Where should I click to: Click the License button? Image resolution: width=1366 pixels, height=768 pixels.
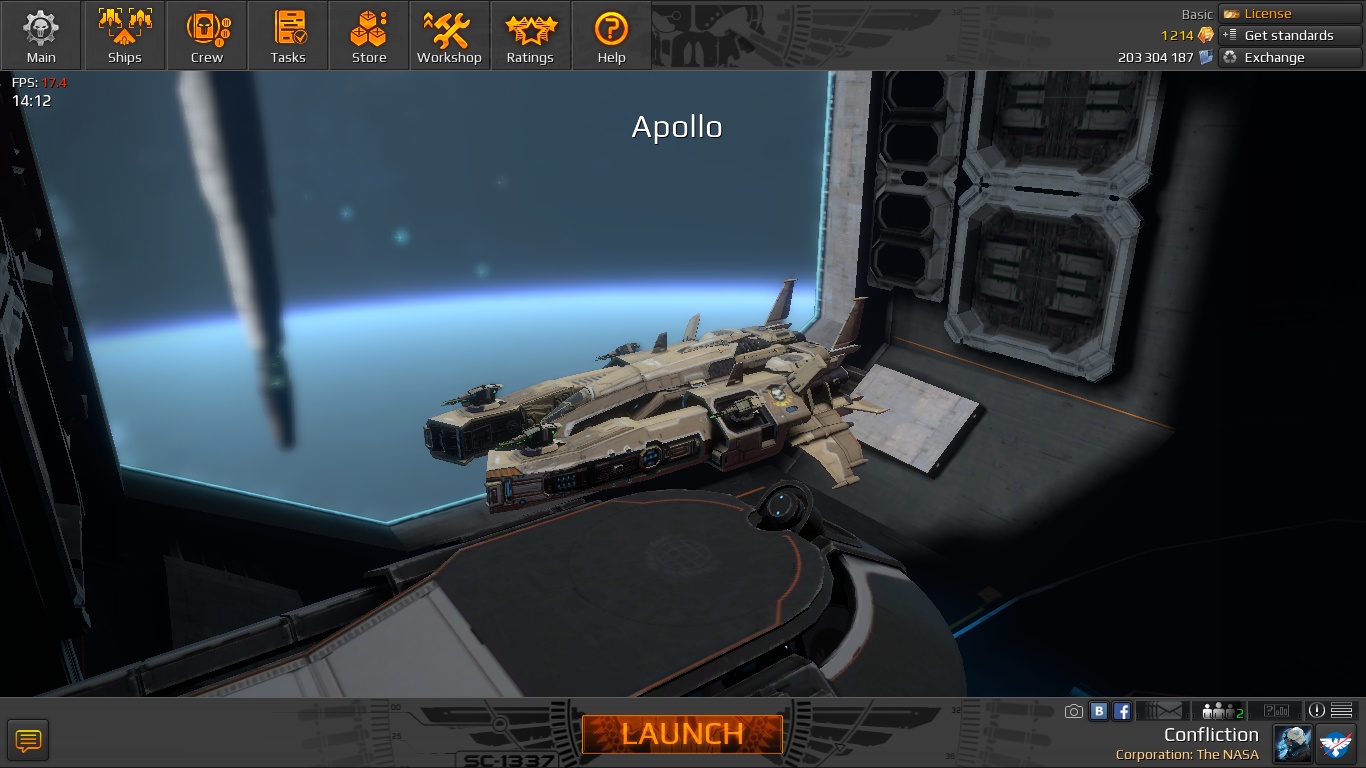[x=1290, y=14]
